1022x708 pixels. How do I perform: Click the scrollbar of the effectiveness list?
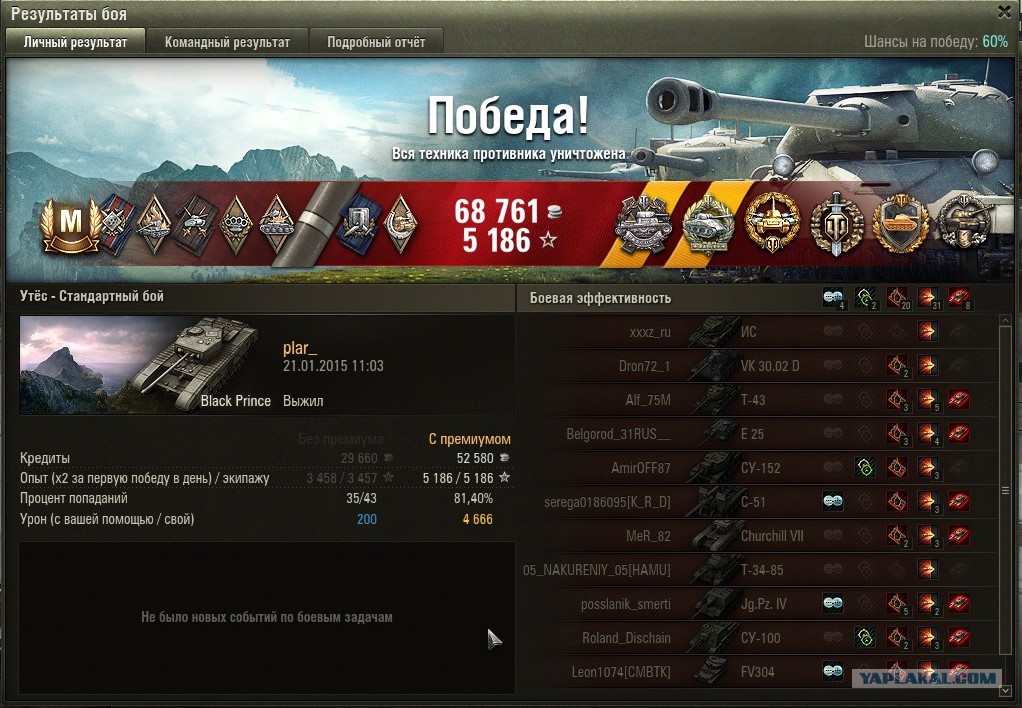click(1007, 490)
